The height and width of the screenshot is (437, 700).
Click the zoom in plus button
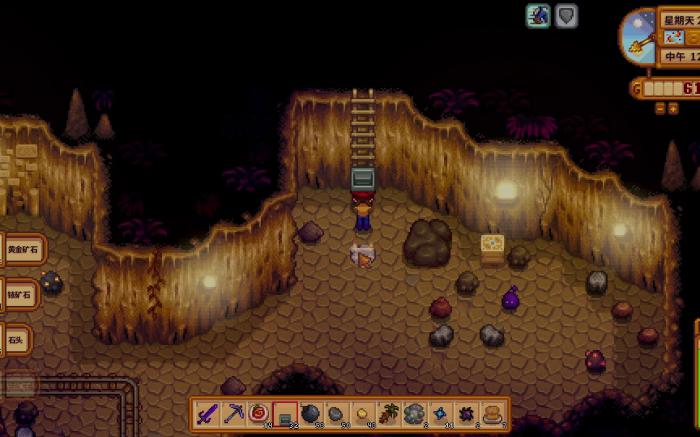pyautogui.click(x=673, y=107)
